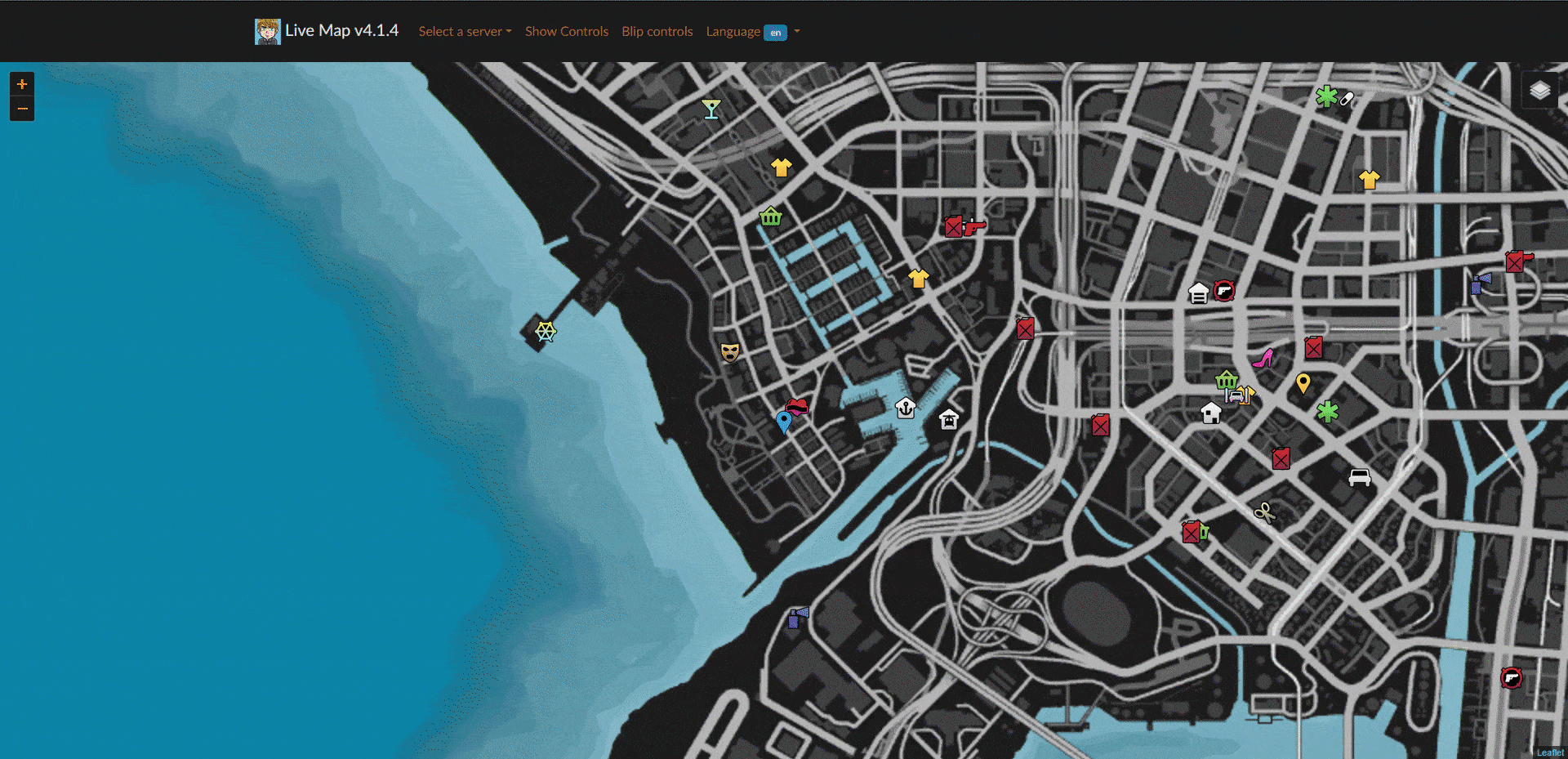
Task: Open the anchor marina blip near the docks
Action: point(906,406)
